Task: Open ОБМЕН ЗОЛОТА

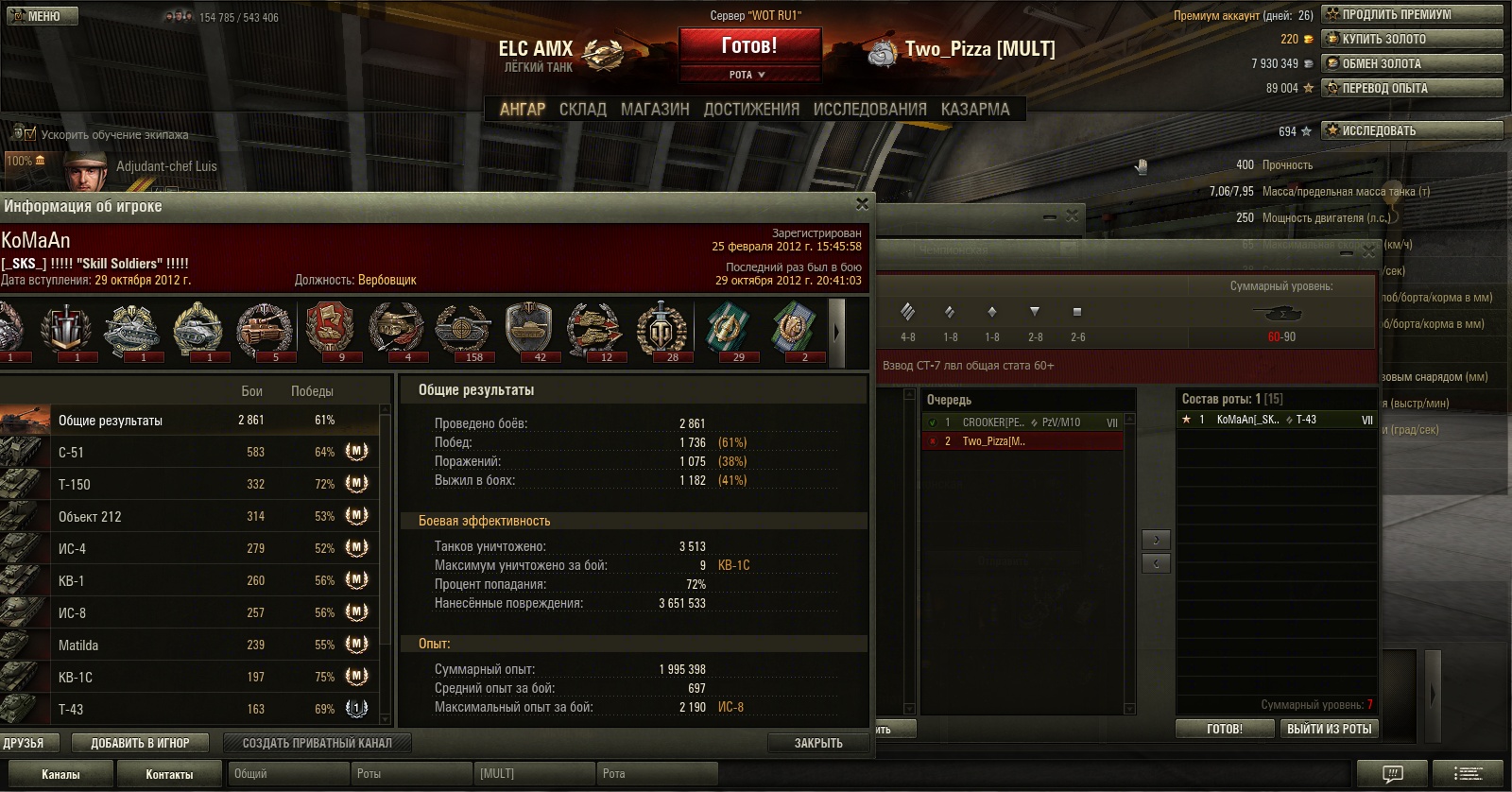Action: (x=1412, y=63)
